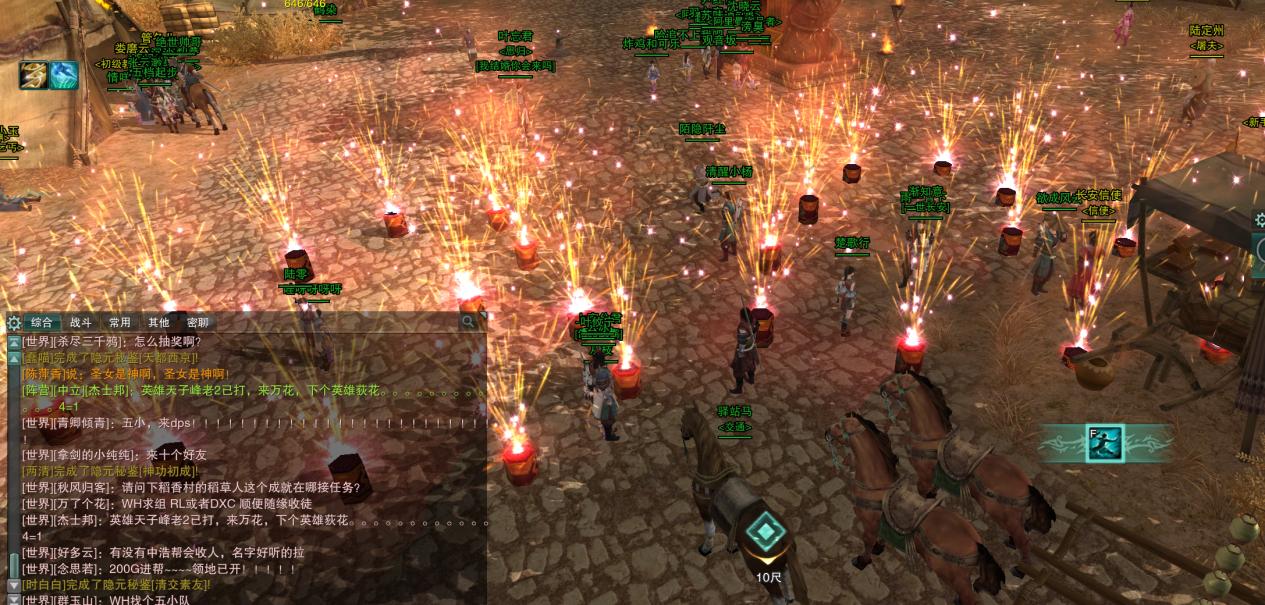Switch to the 战斗 chat tab
The width and height of the screenshot is (1265, 605).
[81, 322]
